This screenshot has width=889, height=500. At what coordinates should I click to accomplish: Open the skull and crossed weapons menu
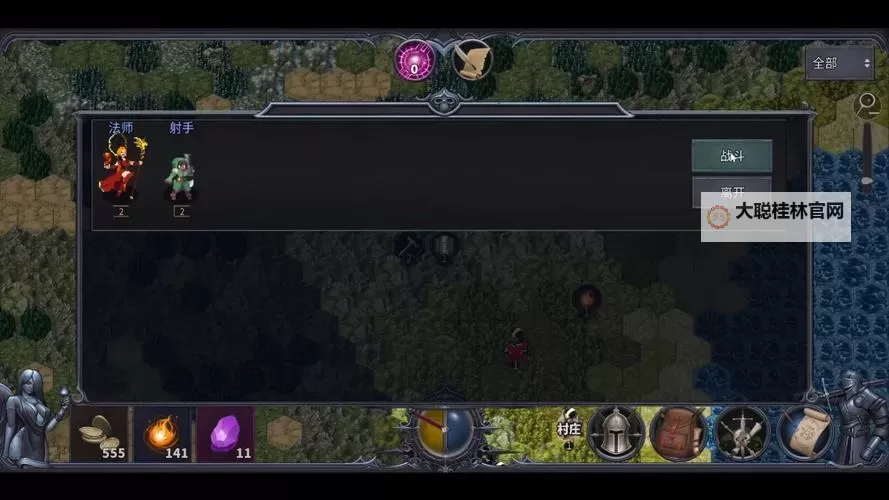(x=741, y=433)
